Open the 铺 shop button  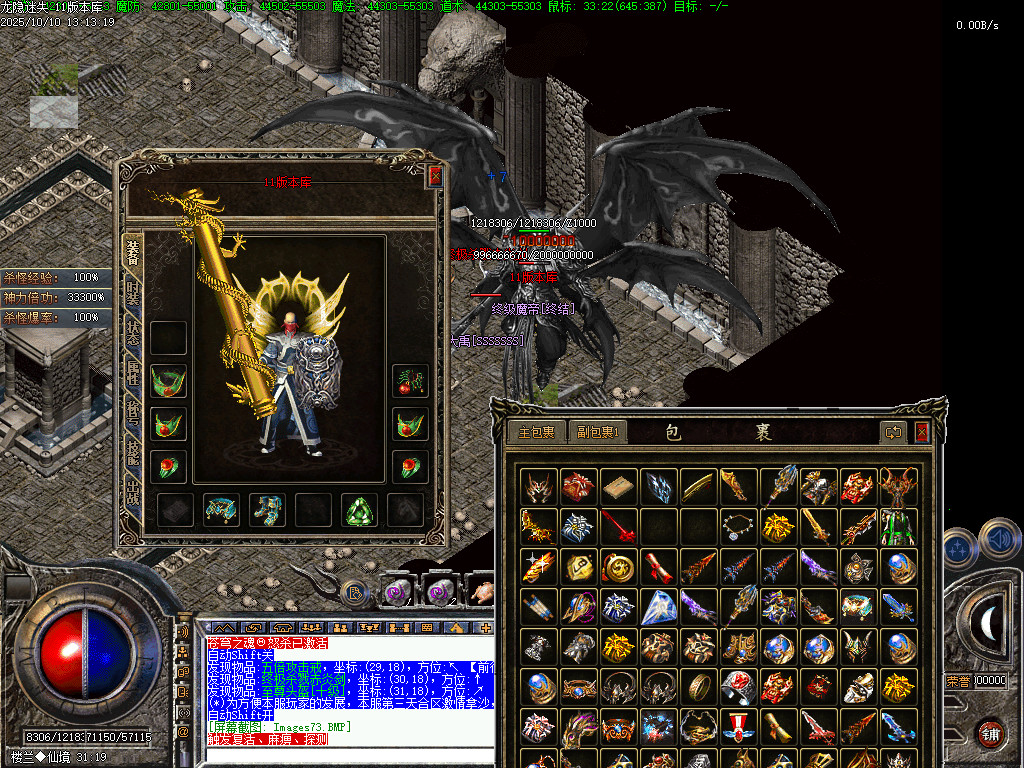pos(990,732)
